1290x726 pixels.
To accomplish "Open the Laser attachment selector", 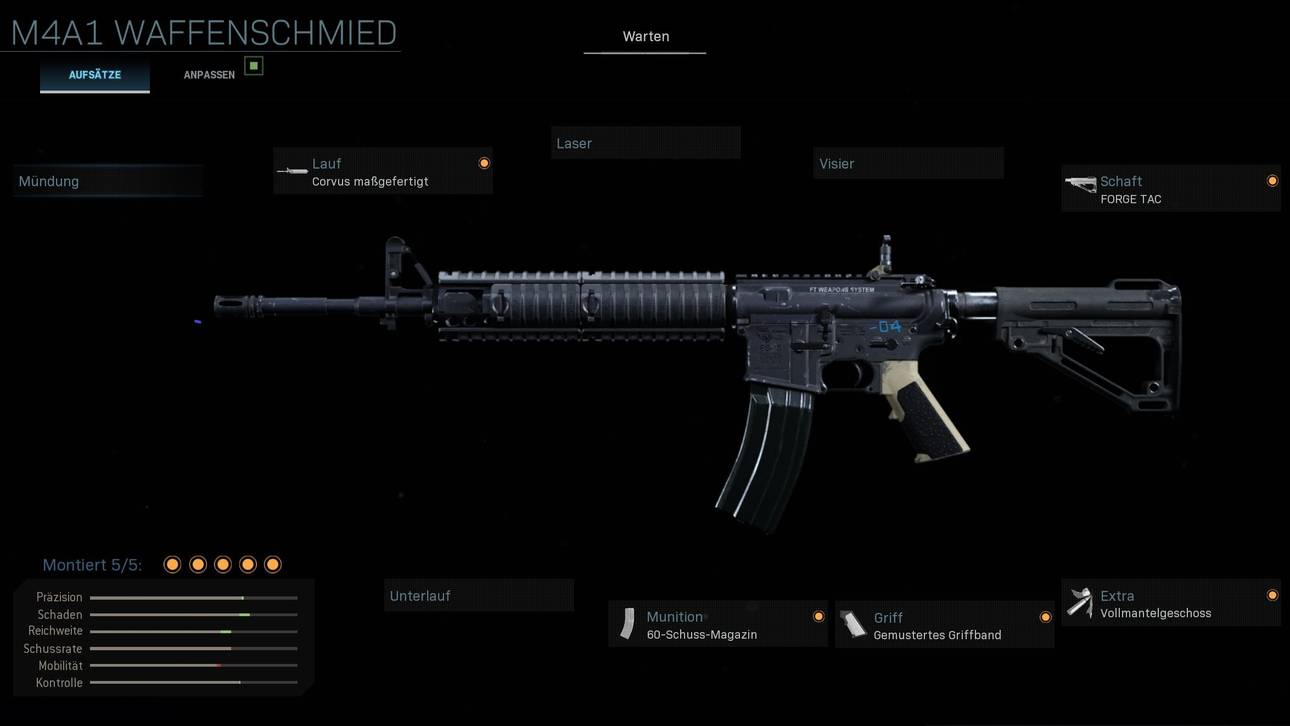I will (x=645, y=142).
